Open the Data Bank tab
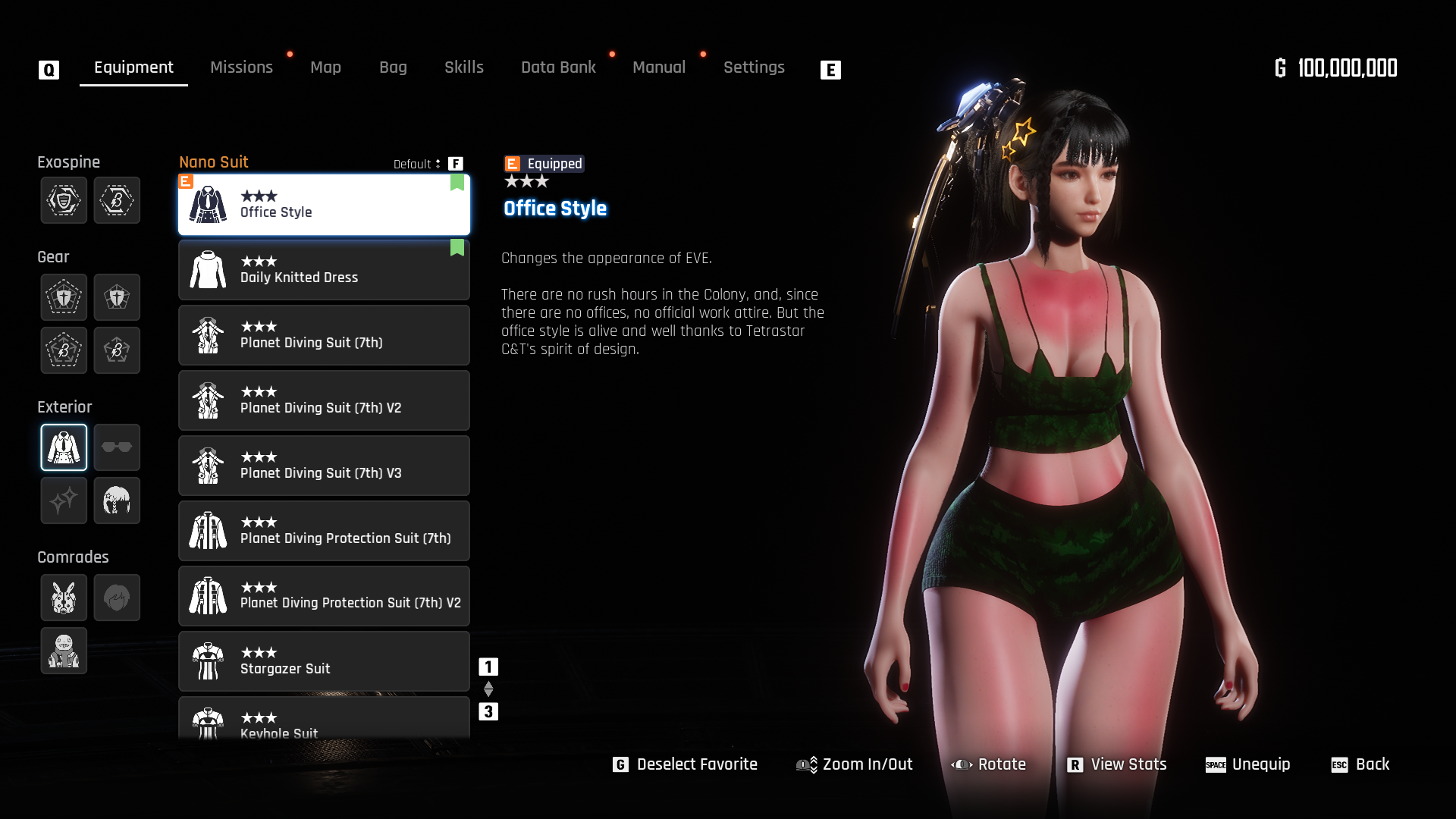Screen dimensions: 1456x819 tap(558, 67)
